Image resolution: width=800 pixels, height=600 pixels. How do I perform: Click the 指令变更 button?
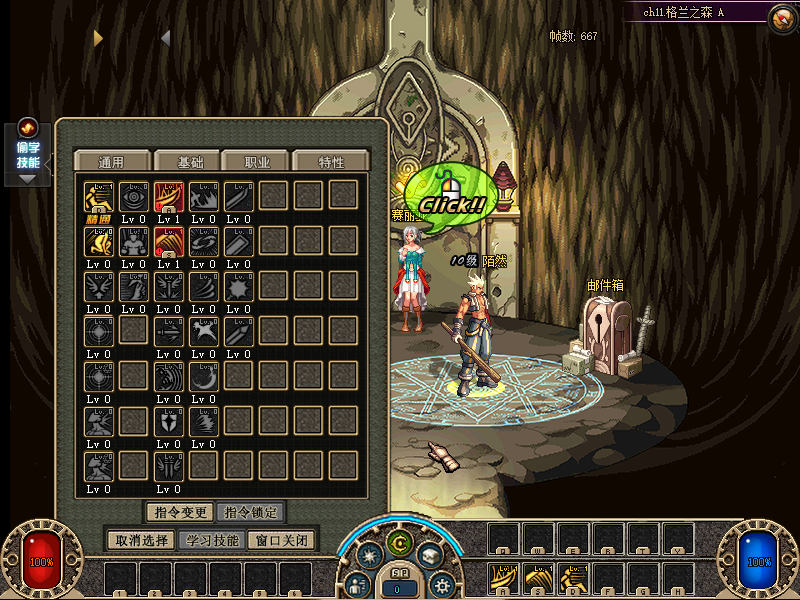coord(180,512)
